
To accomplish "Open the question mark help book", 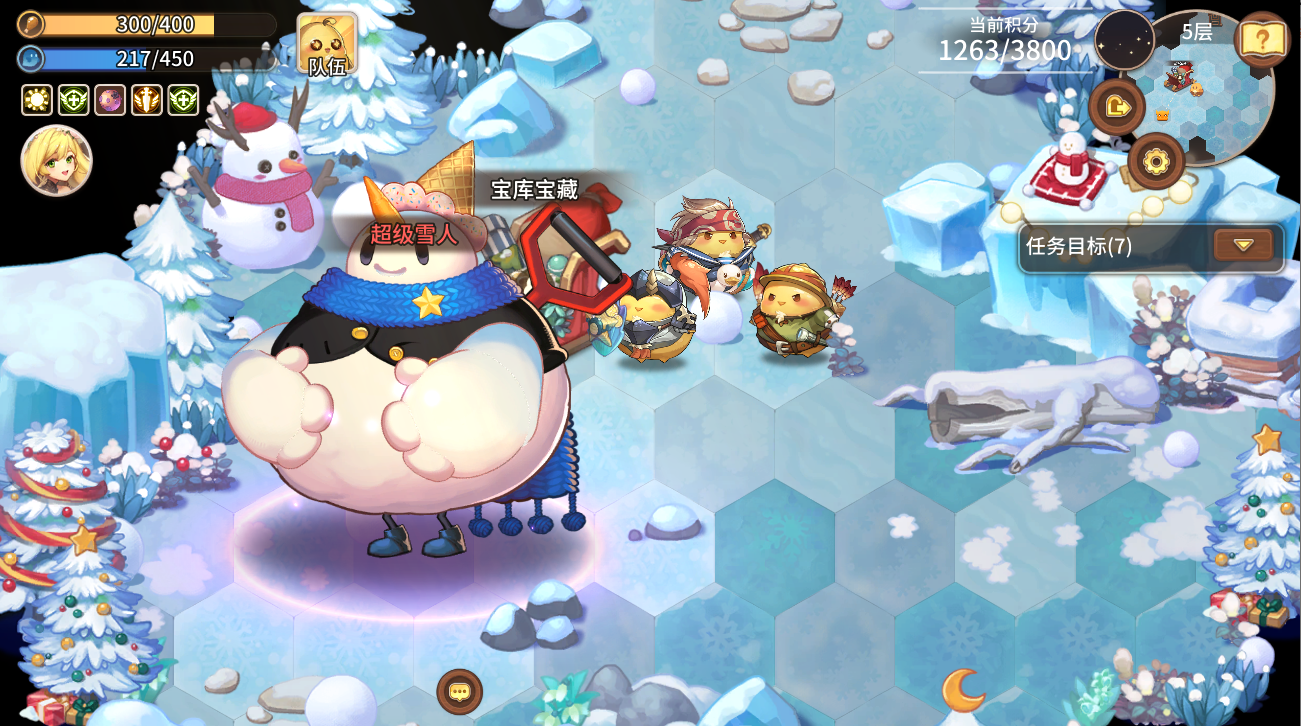I will [1265, 40].
